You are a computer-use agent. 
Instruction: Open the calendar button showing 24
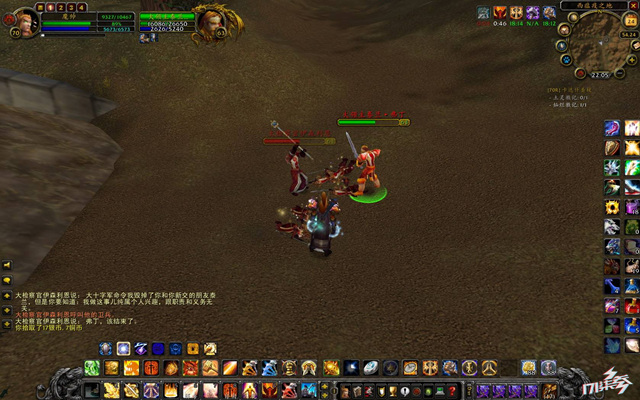tap(631, 20)
